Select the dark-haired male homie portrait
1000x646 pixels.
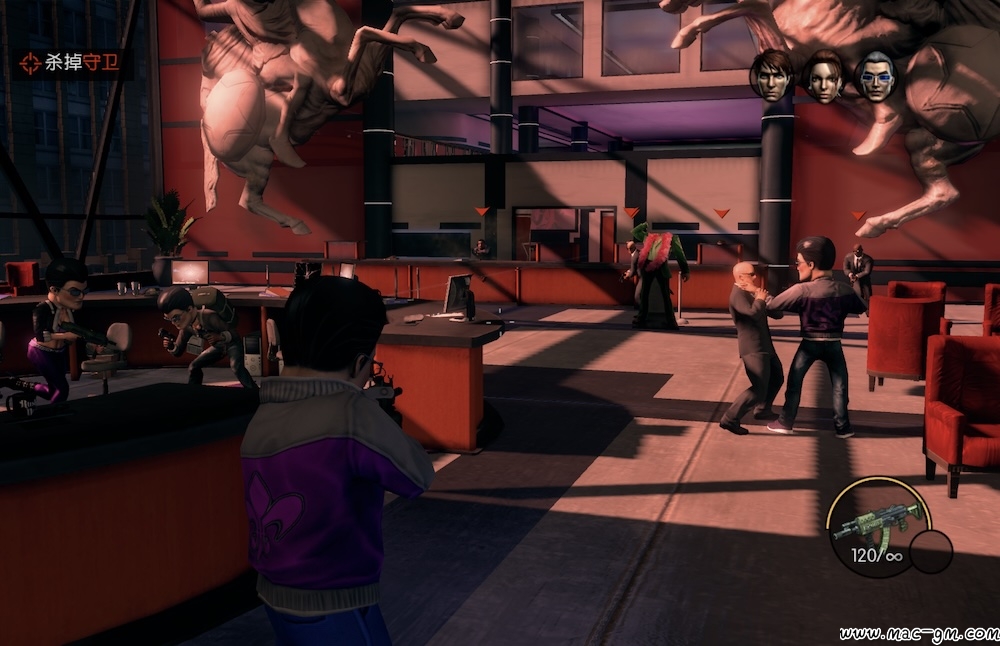tap(772, 76)
